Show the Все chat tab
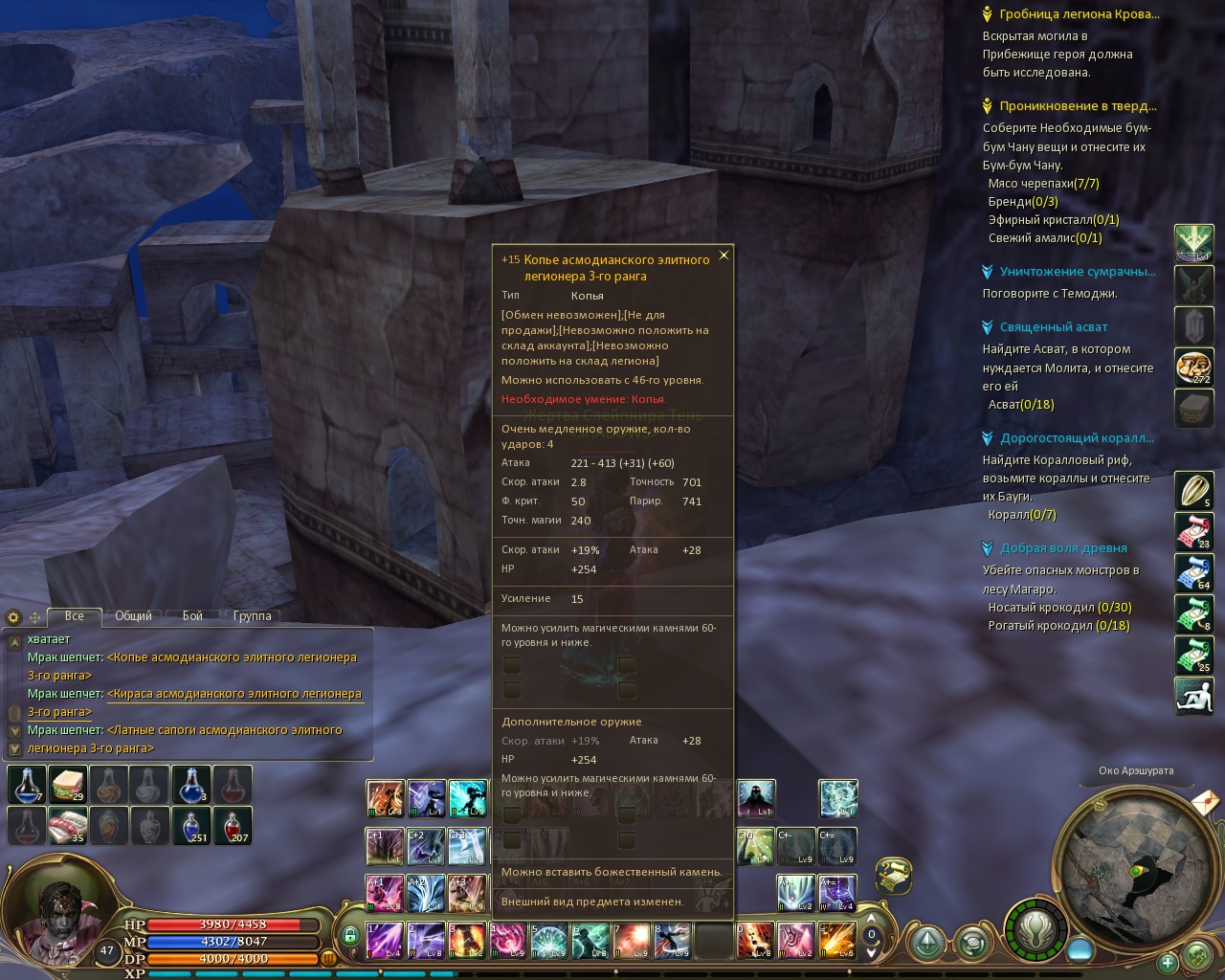1225x980 pixels. (x=74, y=616)
